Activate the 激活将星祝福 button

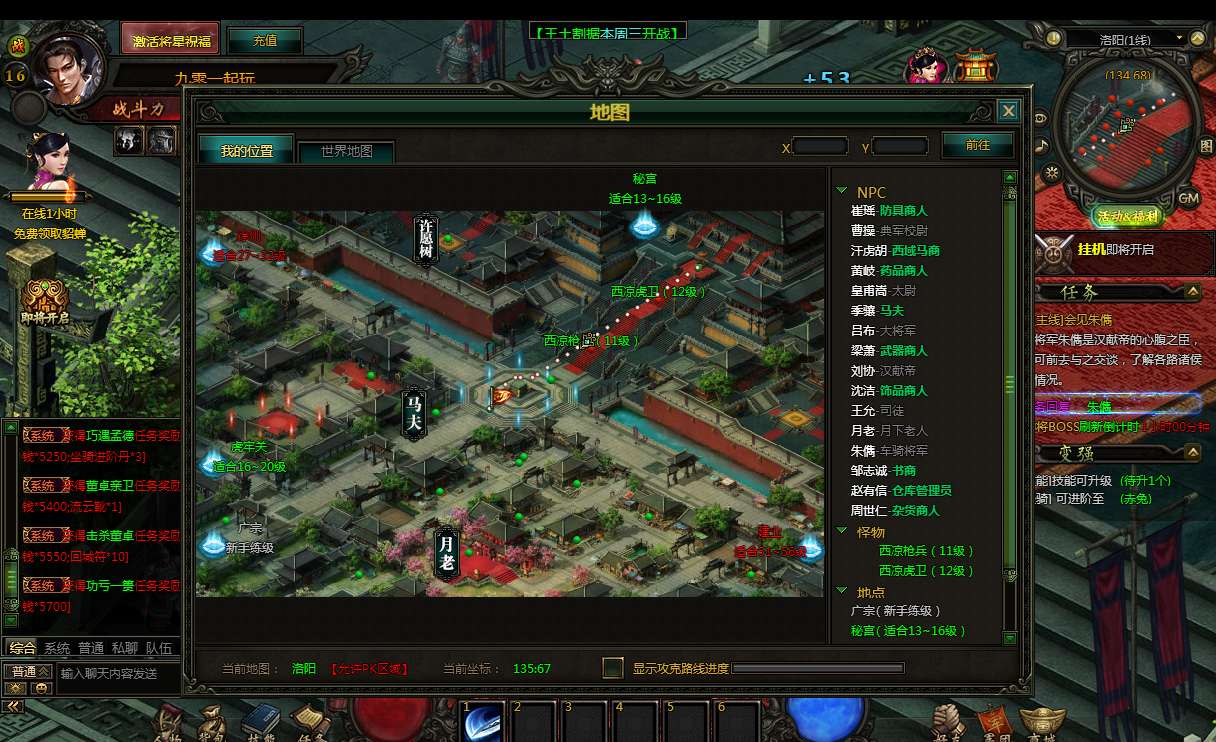(x=171, y=41)
